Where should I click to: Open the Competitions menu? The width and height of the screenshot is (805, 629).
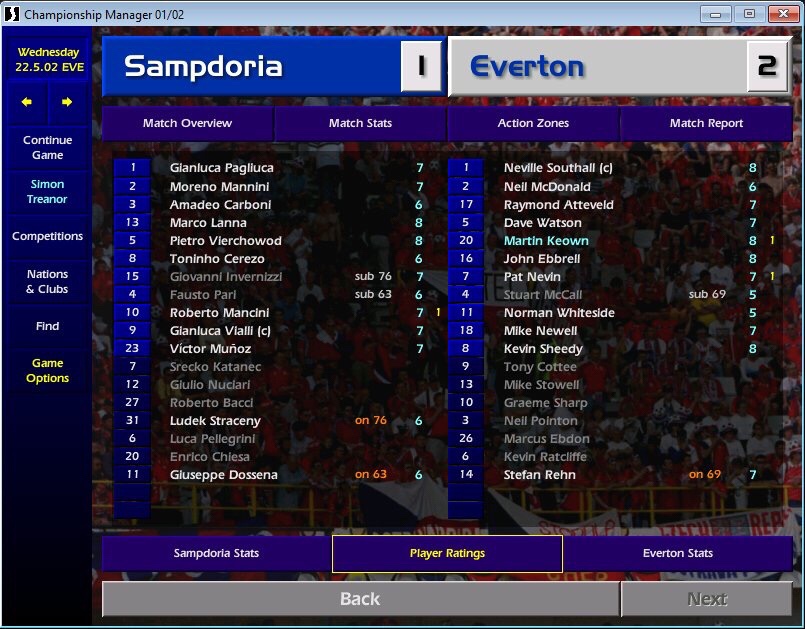[47, 237]
